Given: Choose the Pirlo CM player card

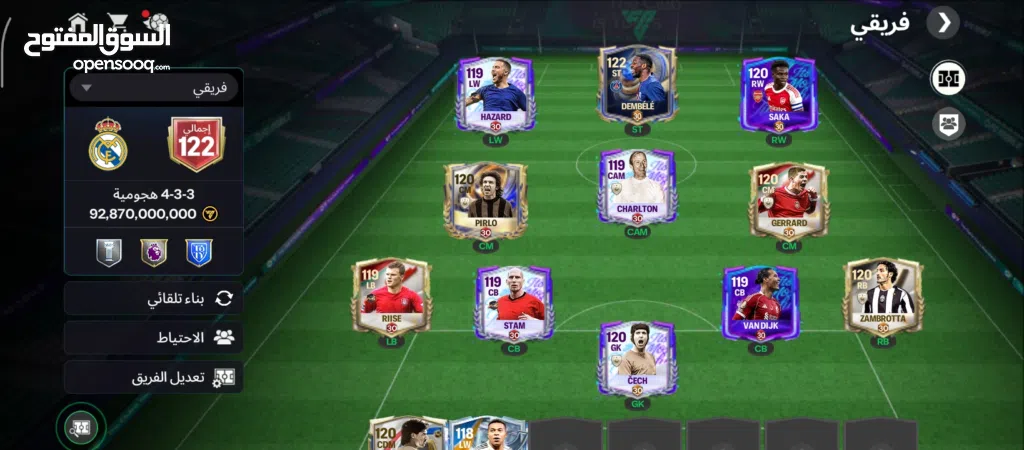Looking at the screenshot, I should click(485, 200).
